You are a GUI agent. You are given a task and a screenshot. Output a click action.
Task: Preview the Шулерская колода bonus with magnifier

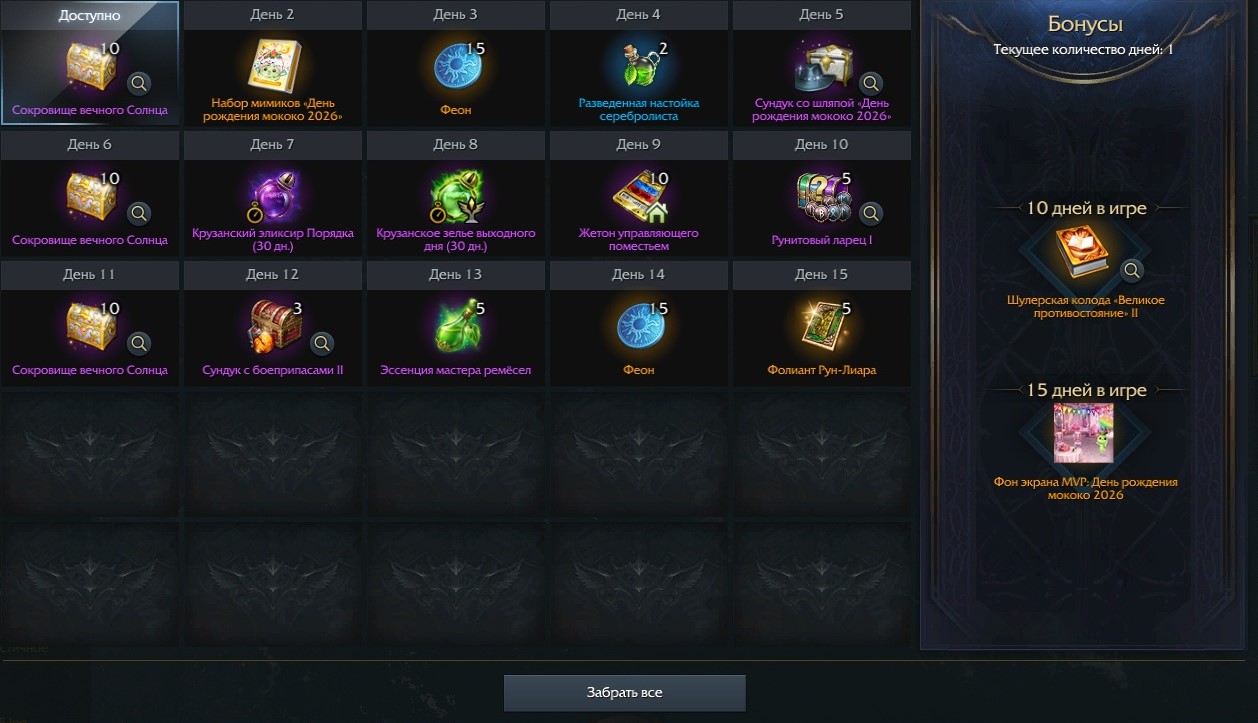click(x=1131, y=270)
